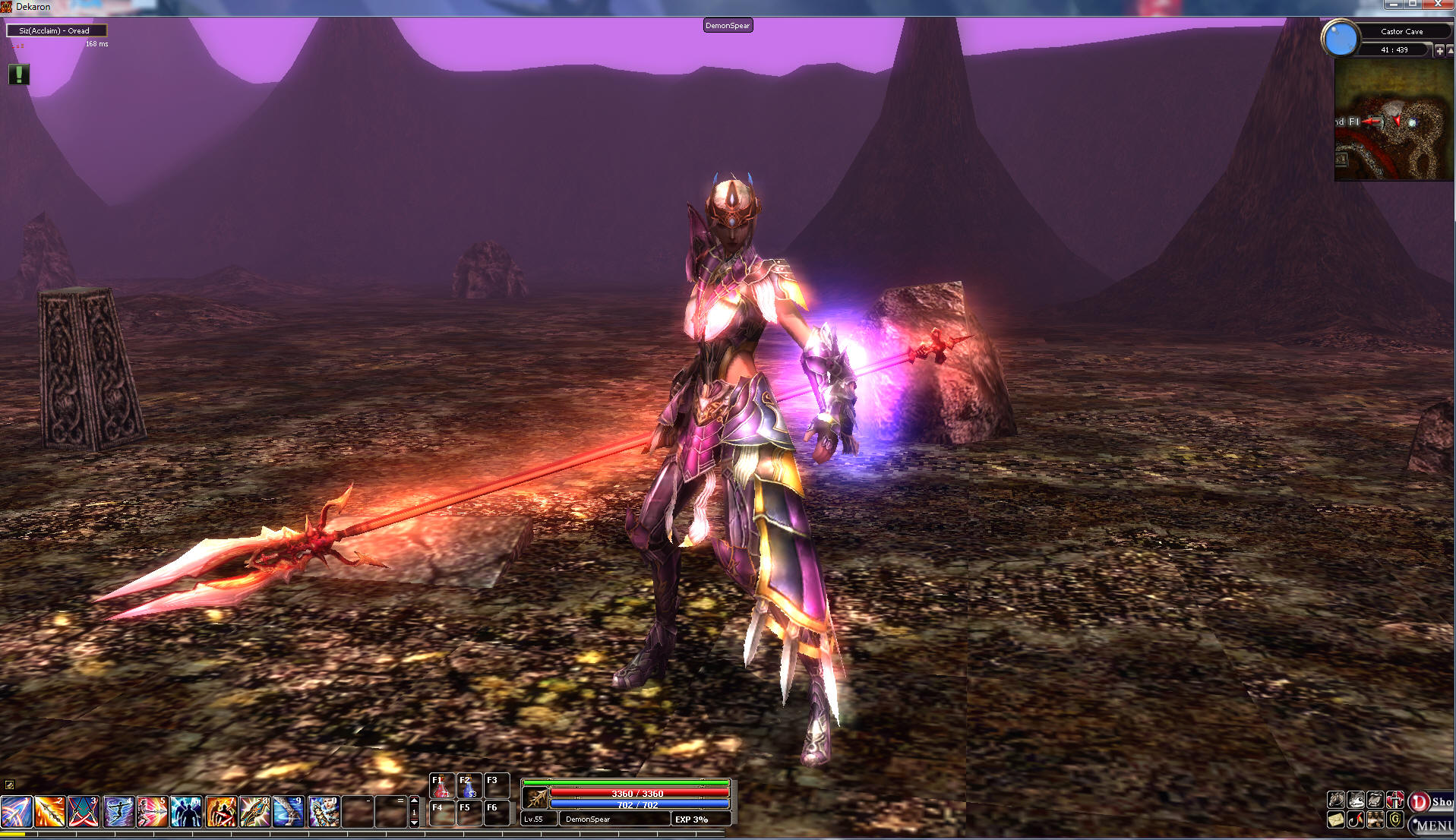
Task: Open the fishing hook icon
Action: tap(1356, 820)
